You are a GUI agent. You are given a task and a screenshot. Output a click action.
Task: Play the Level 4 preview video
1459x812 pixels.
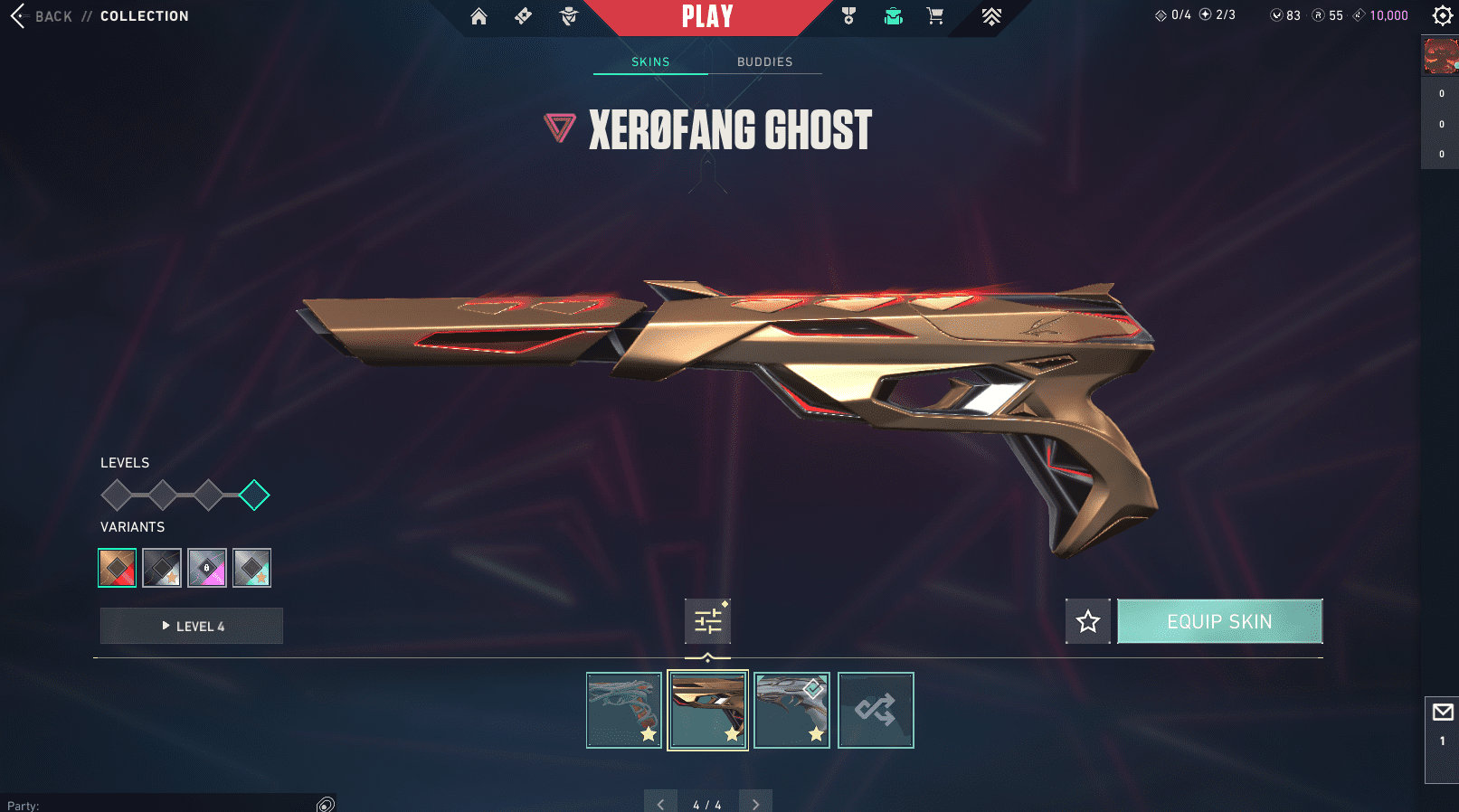192,626
